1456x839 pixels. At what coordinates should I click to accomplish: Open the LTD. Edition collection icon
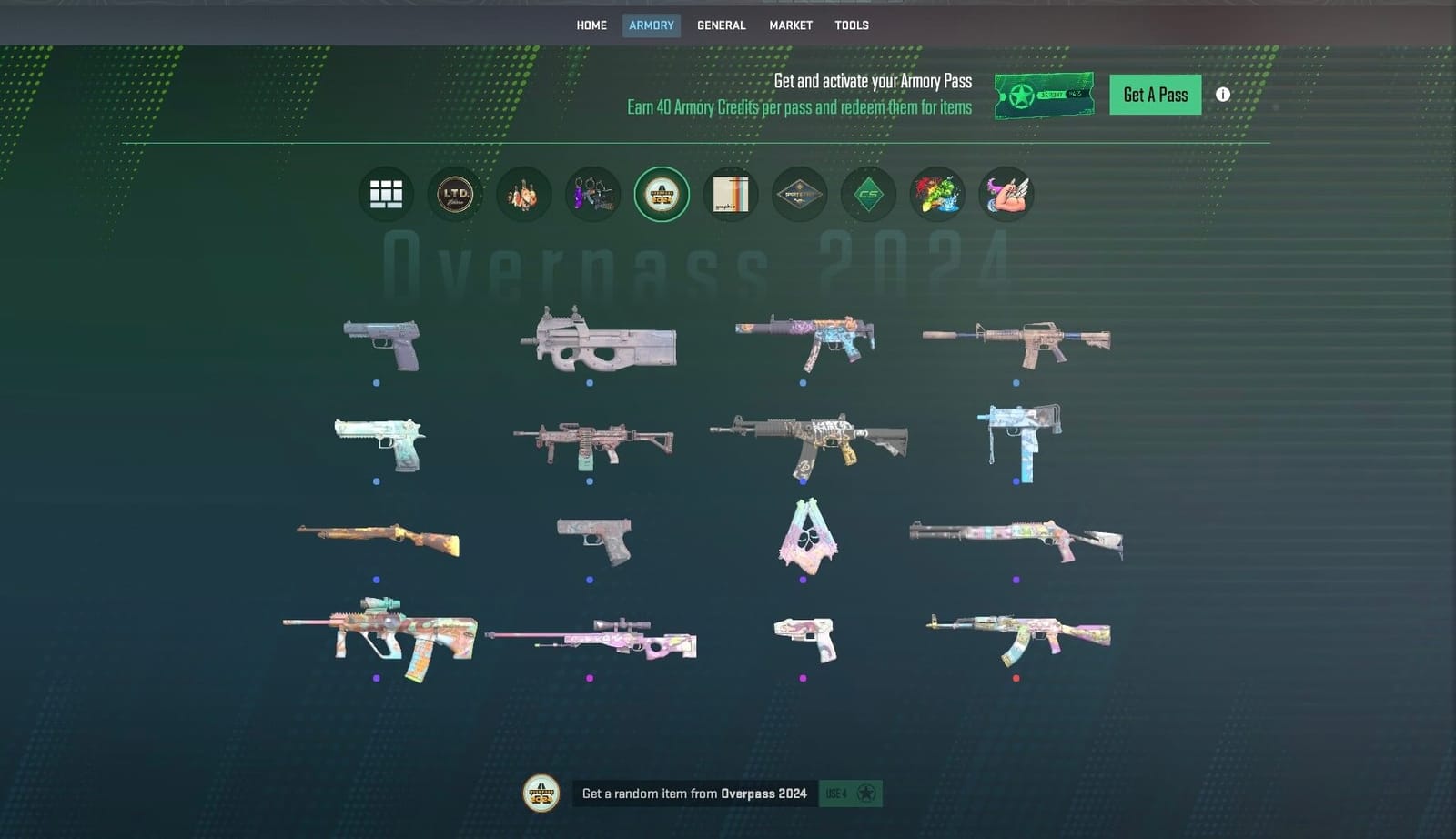[455, 194]
